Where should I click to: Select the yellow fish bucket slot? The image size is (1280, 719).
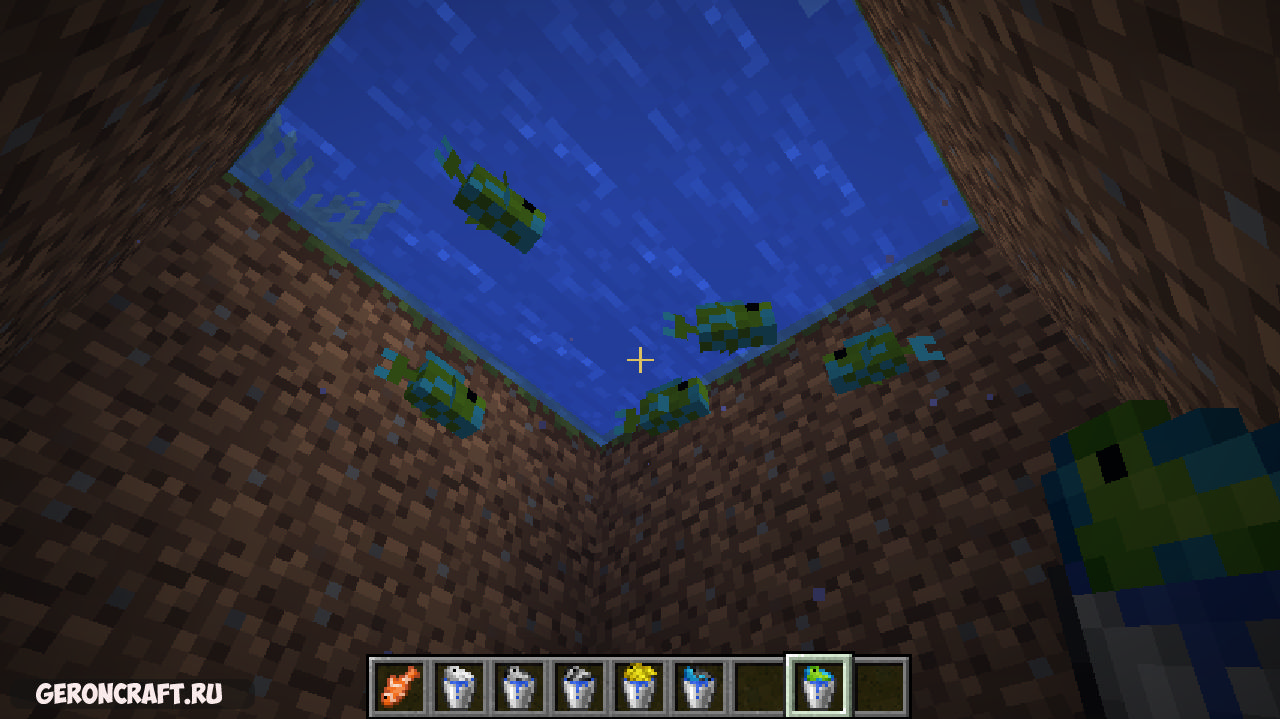639,687
